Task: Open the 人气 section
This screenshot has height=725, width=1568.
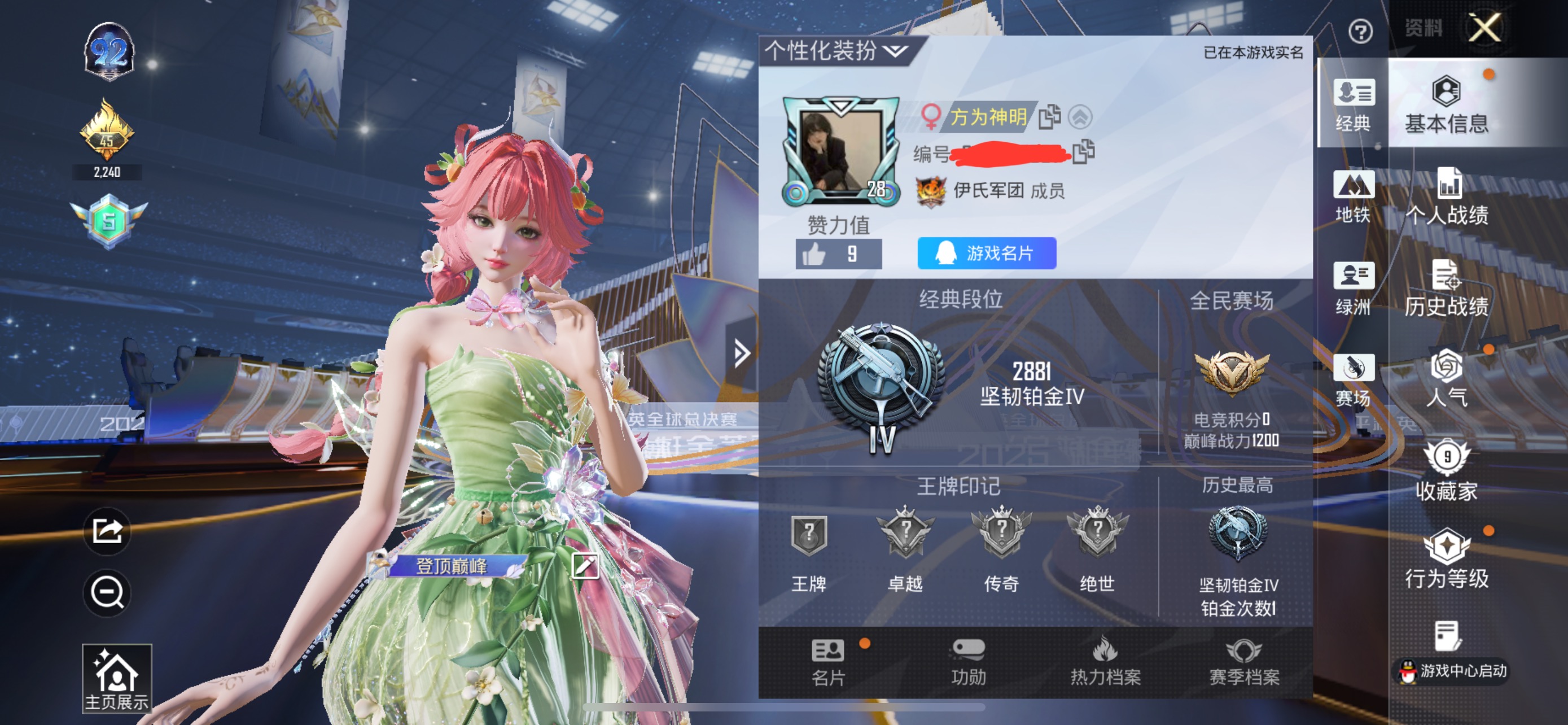Action: click(x=1447, y=378)
